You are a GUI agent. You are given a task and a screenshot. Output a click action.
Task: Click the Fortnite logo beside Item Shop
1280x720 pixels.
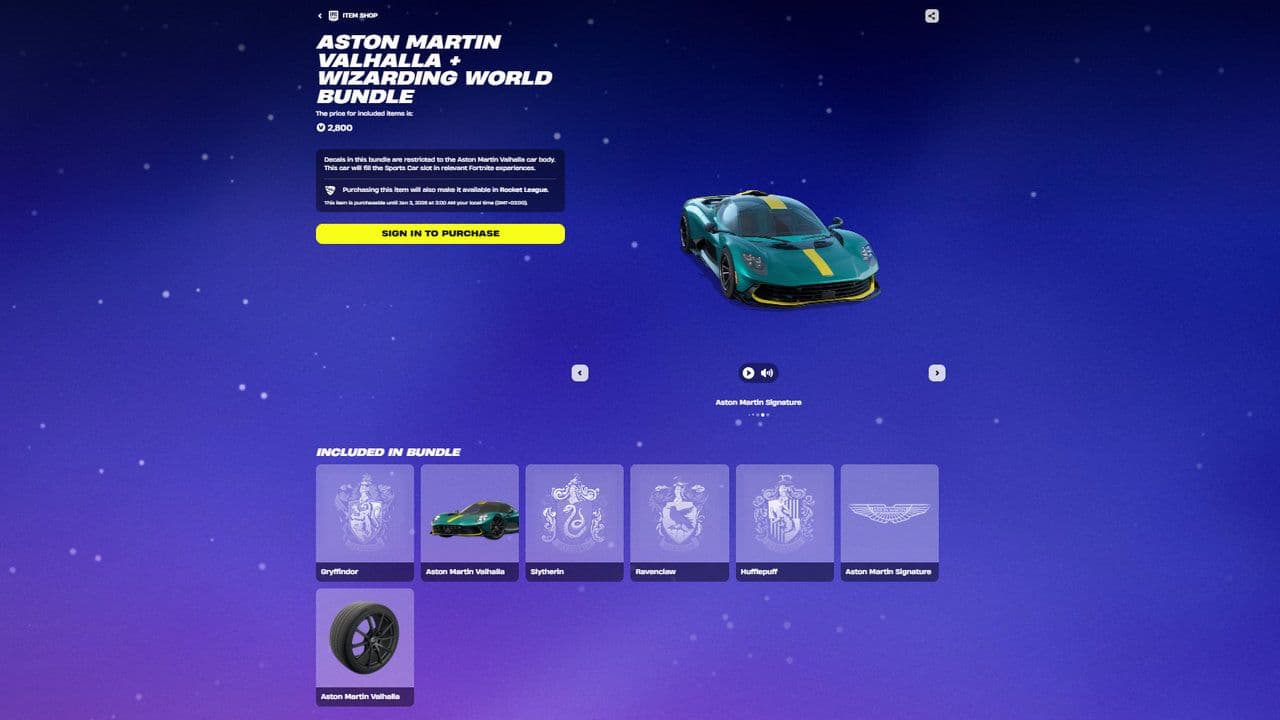(333, 15)
